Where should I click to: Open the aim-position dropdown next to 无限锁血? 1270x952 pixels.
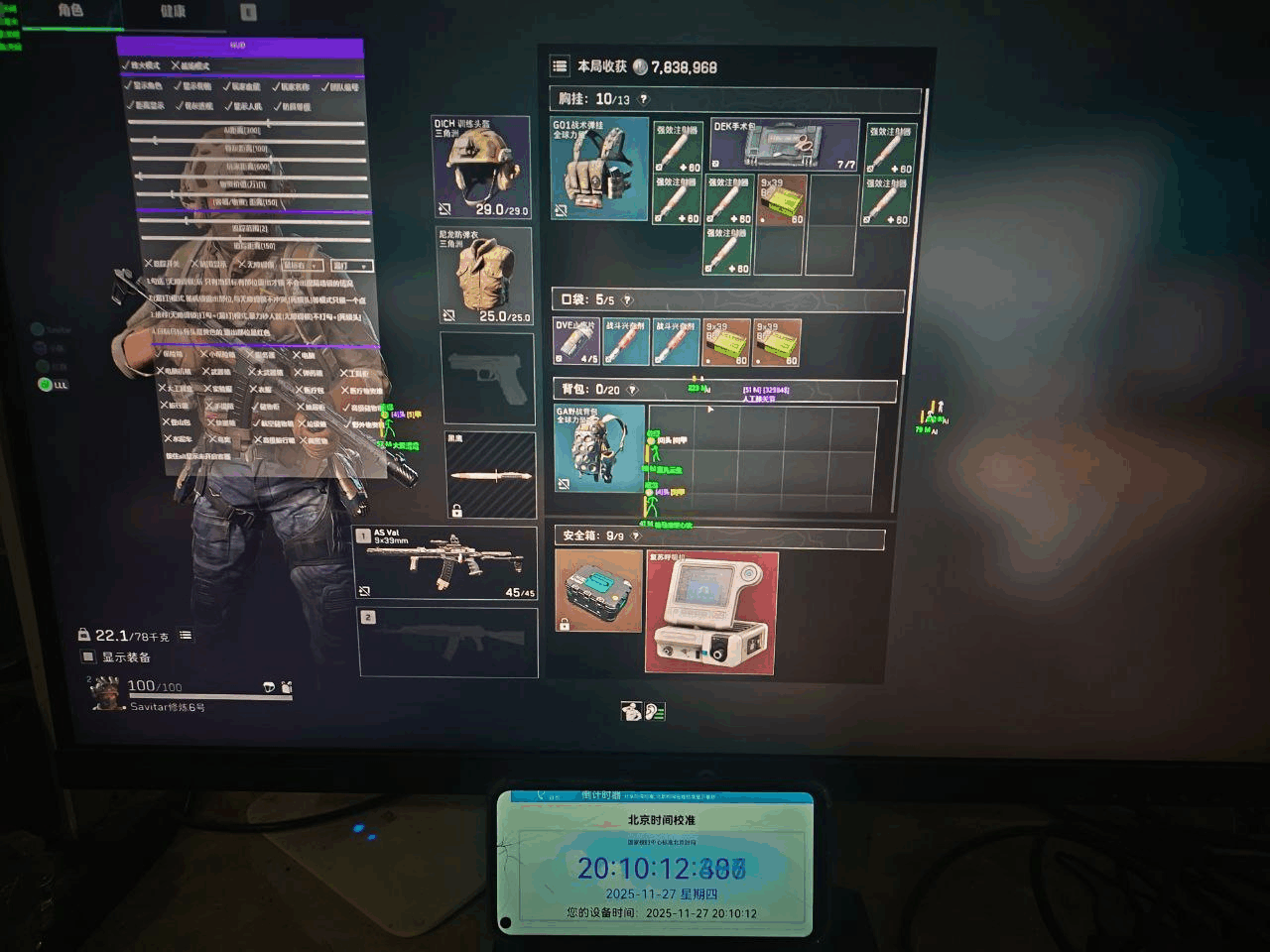[x=302, y=266]
